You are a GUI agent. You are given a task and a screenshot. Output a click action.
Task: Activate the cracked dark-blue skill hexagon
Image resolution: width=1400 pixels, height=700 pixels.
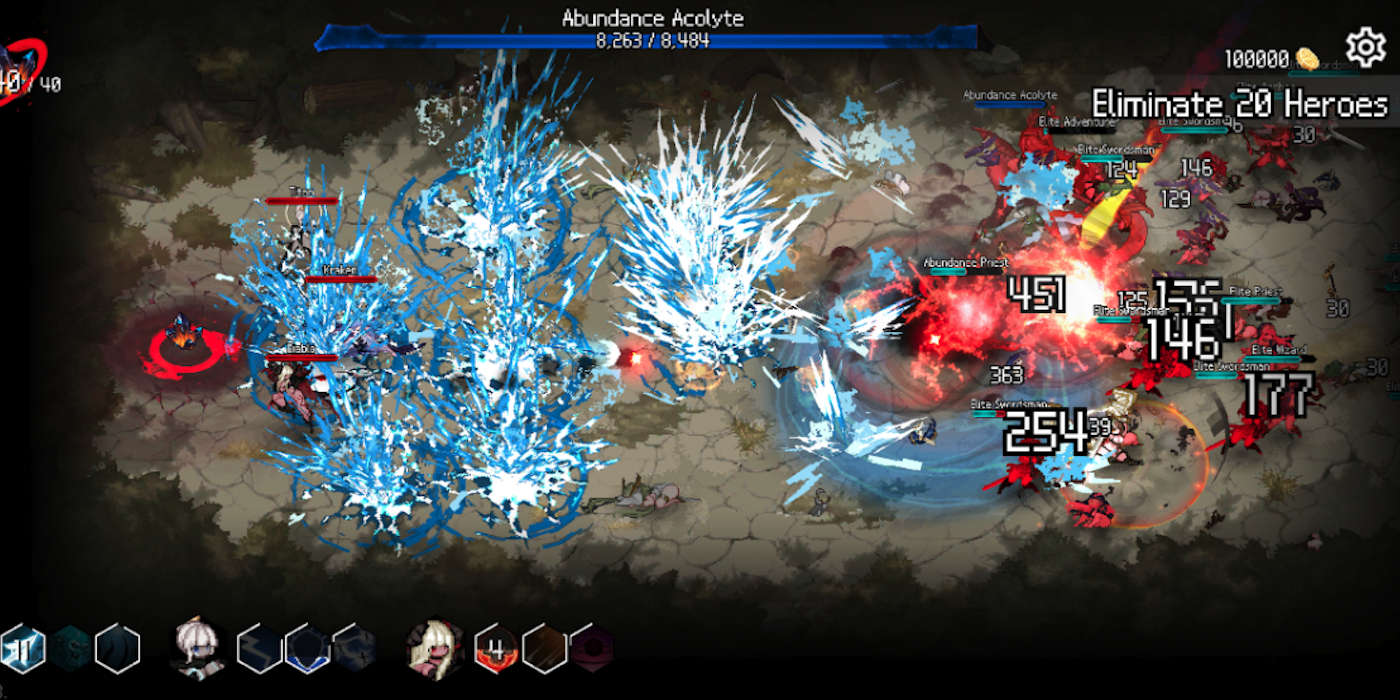tap(355, 648)
